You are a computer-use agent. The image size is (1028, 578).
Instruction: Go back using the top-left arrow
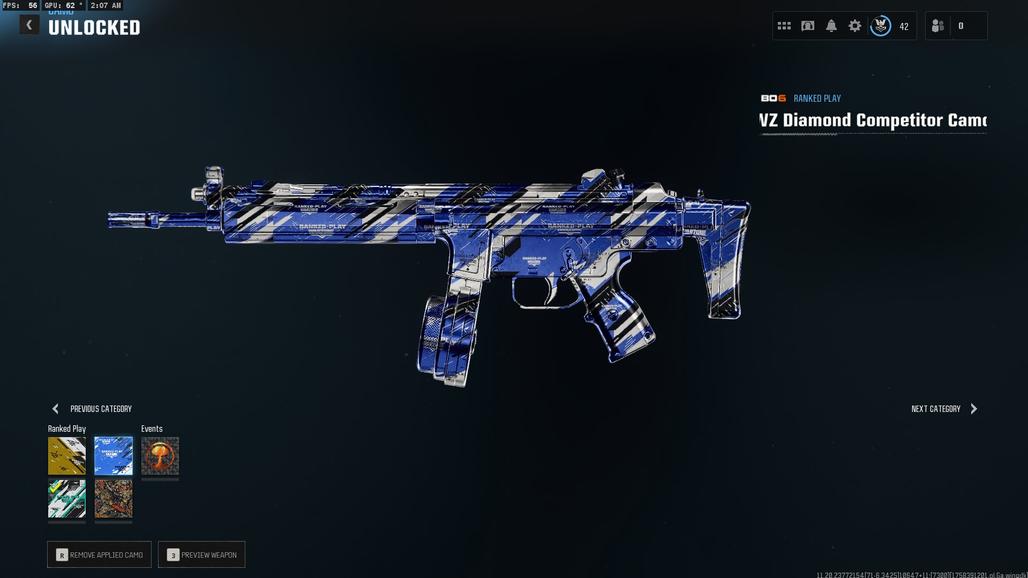click(x=29, y=25)
